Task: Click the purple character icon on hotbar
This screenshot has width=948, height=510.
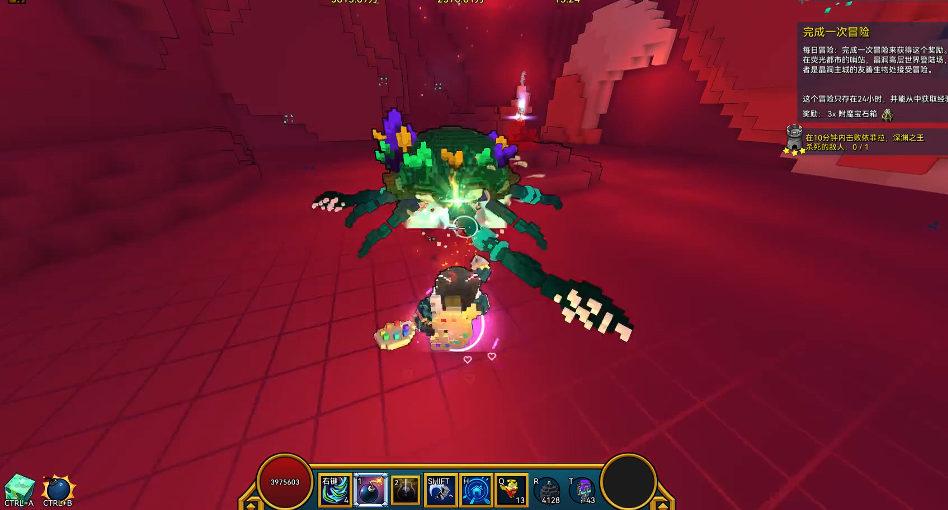Action: (583, 489)
